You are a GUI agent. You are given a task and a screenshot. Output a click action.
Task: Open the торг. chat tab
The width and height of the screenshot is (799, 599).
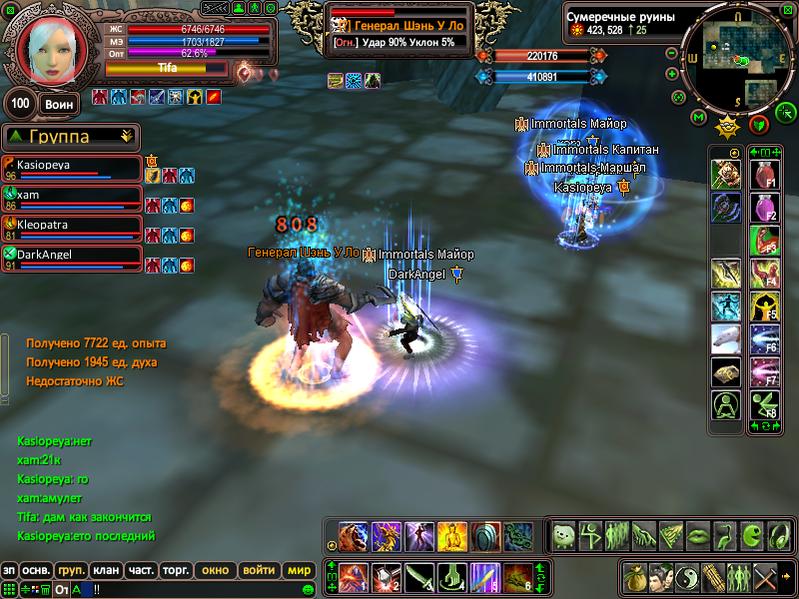[x=176, y=570]
